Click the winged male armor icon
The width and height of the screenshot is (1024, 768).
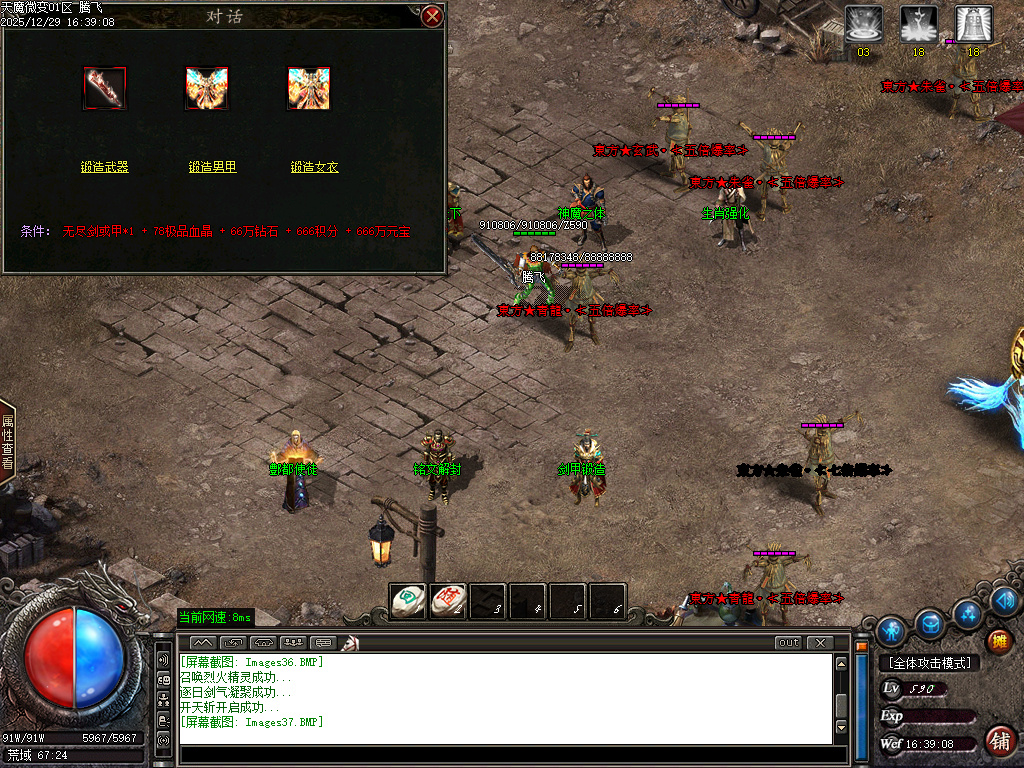(207, 89)
